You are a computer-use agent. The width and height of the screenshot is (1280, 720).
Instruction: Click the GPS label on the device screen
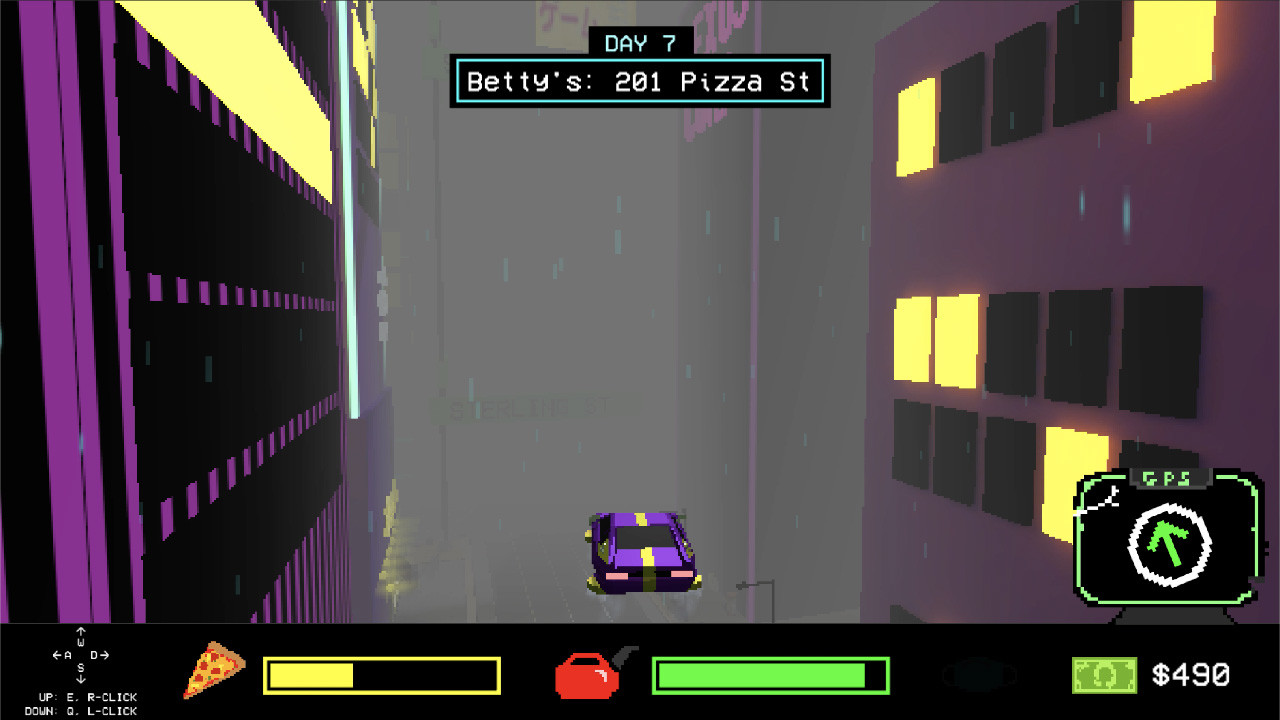pyautogui.click(x=1172, y=479)
